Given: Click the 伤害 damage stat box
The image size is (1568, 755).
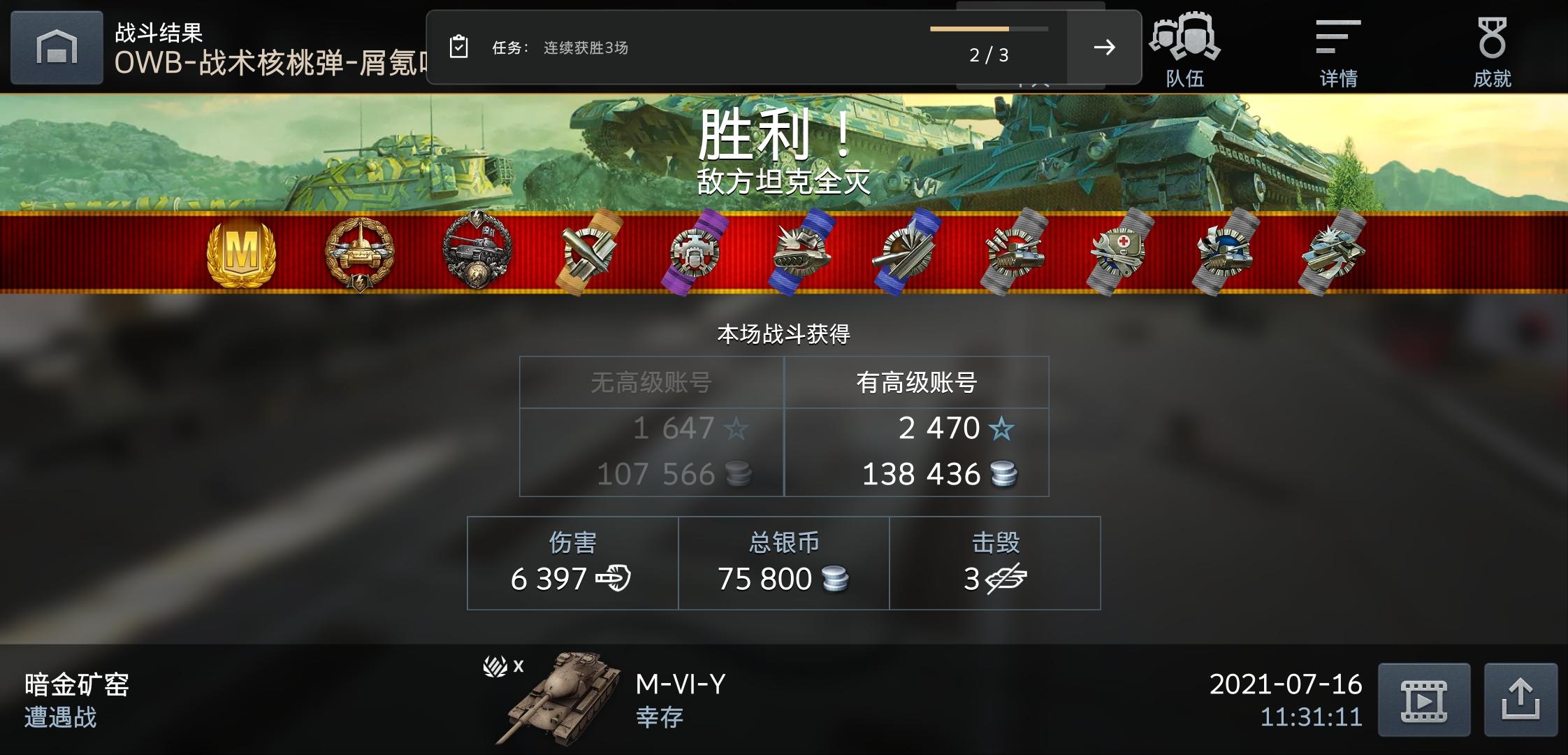Looking at the screenshot, I should pyautogui.click(x=572, y=561).
